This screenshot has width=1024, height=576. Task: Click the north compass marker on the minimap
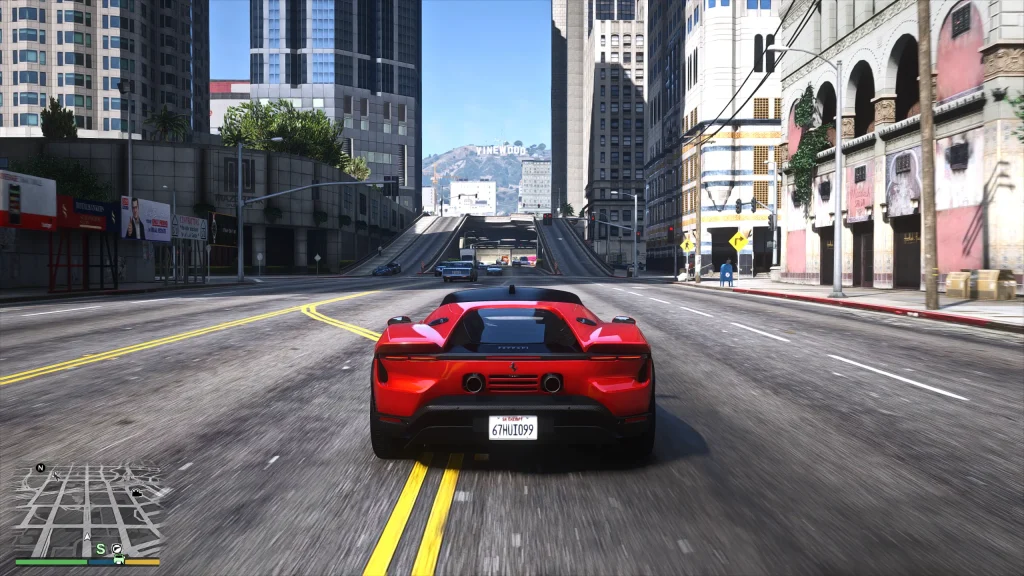[x=40, y=468]
